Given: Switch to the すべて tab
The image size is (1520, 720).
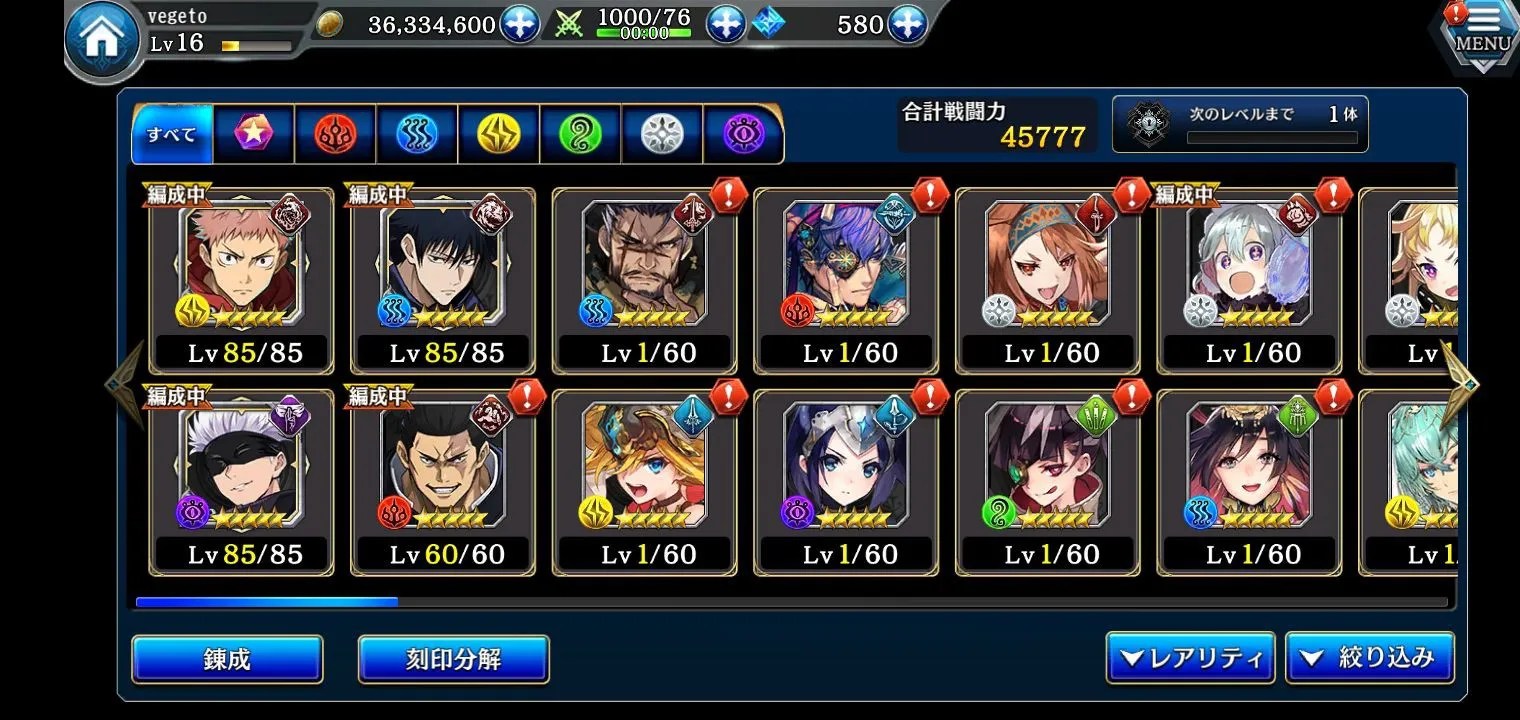Looking at the screenshot, I should click(172, 134).
